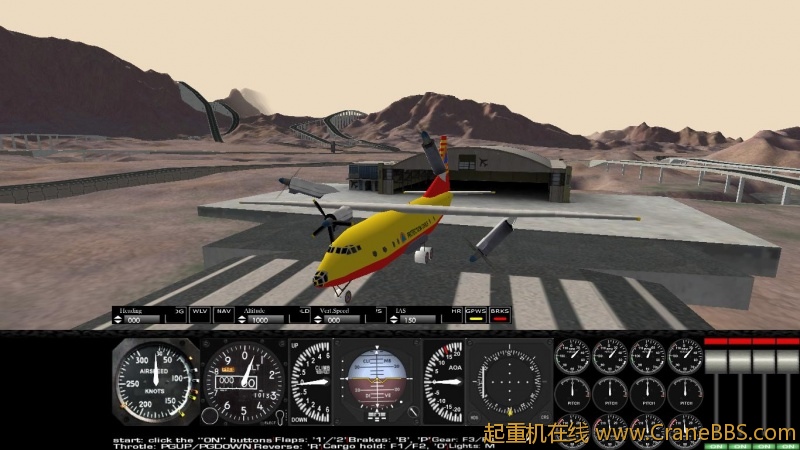Click the IAS value field showing 150
The height and width of the screenshot is (450, 800).
click(412, 320)
